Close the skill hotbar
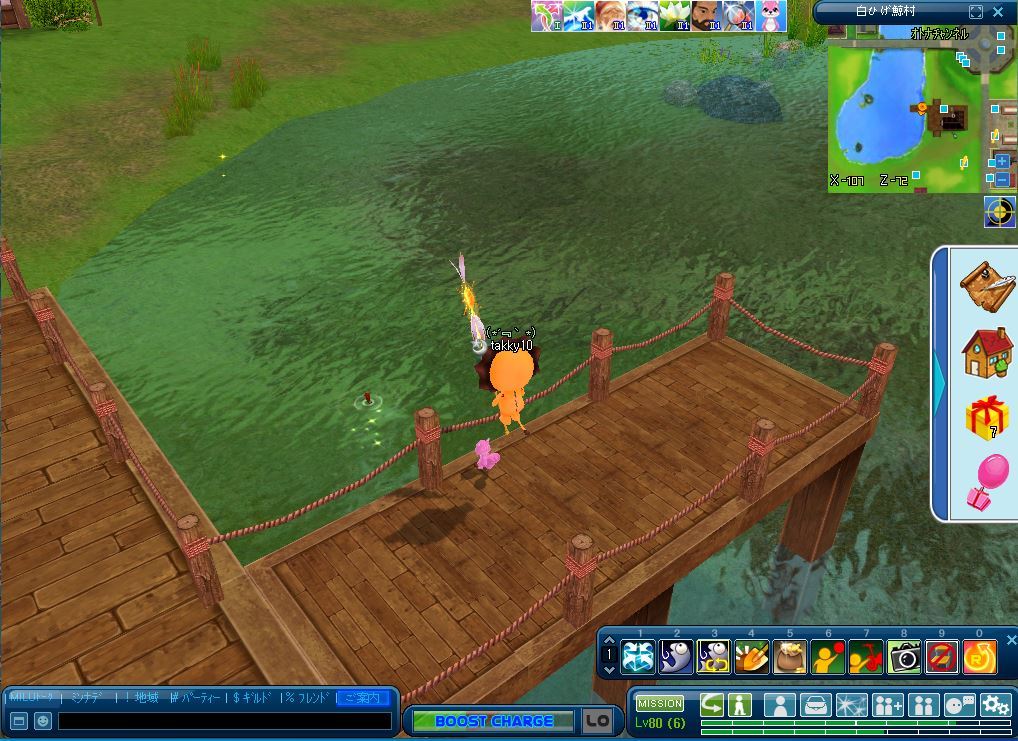This screenshot has width=1018, height=741. 1010,640
